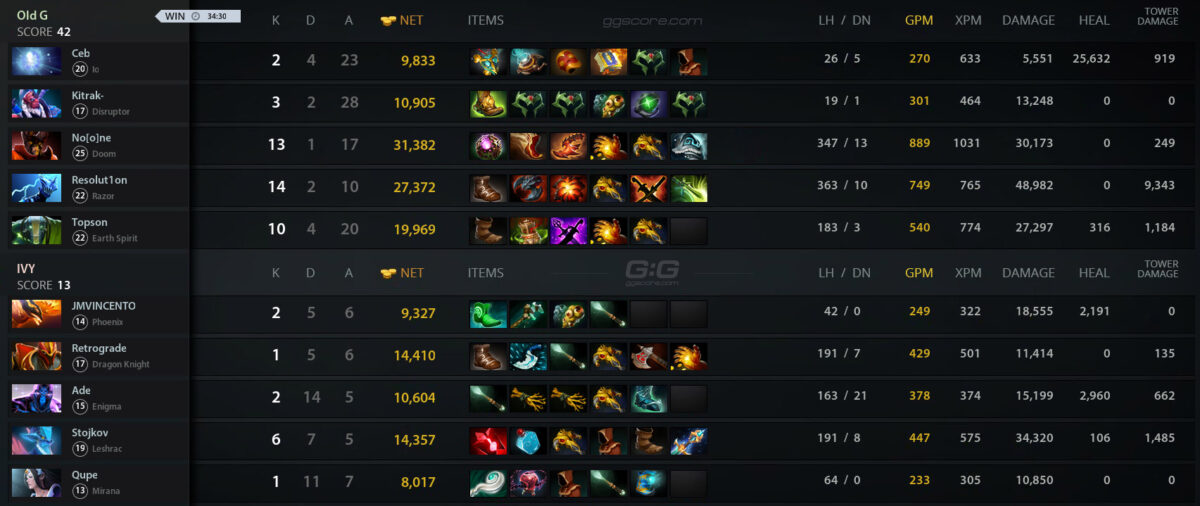
Task: Click No[o]ne's Octarine Core orb item
Action: (488, 146)
